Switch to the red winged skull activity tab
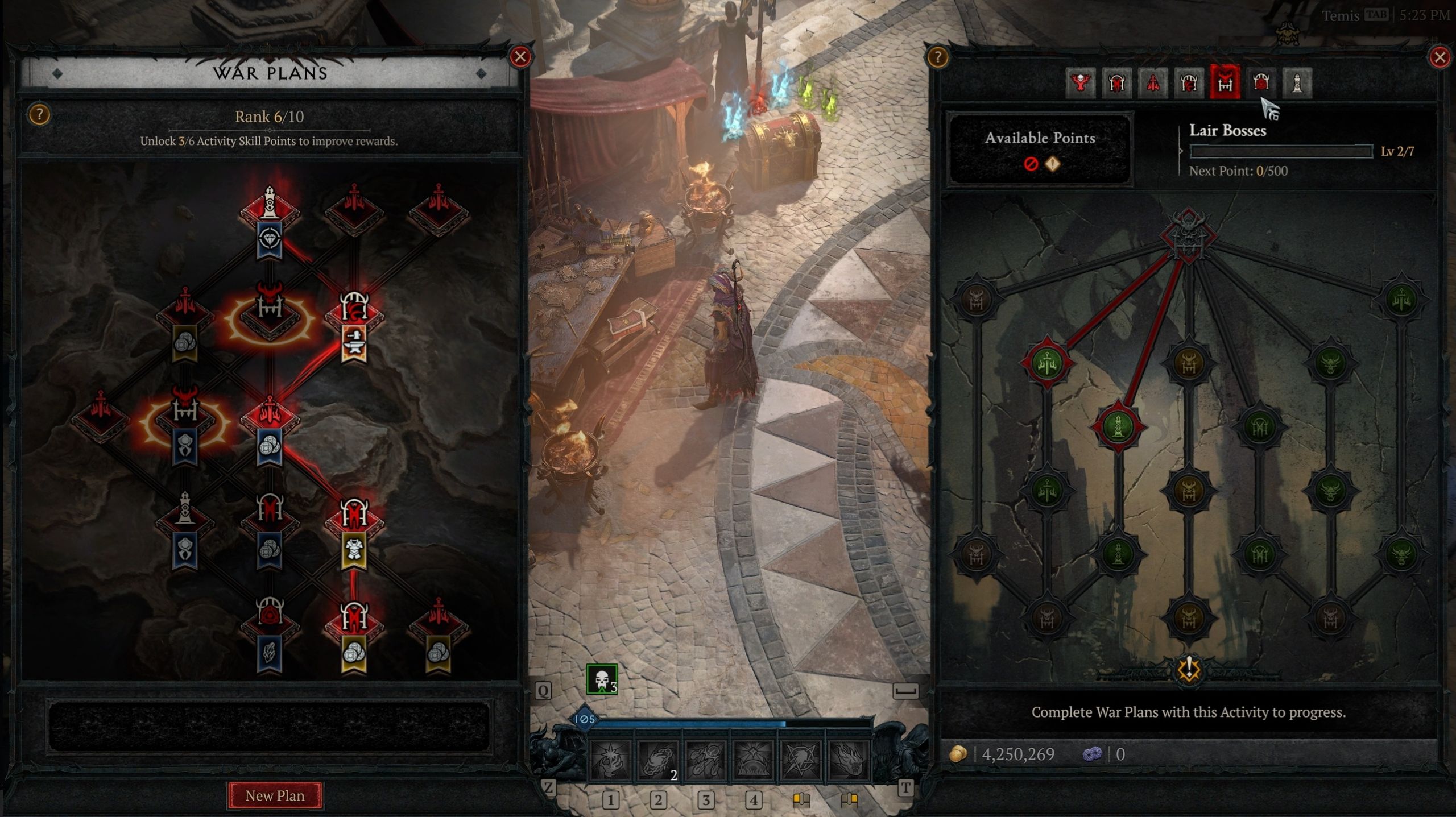This screenshot has width=1456, height=817. (x=1080, y=84)
